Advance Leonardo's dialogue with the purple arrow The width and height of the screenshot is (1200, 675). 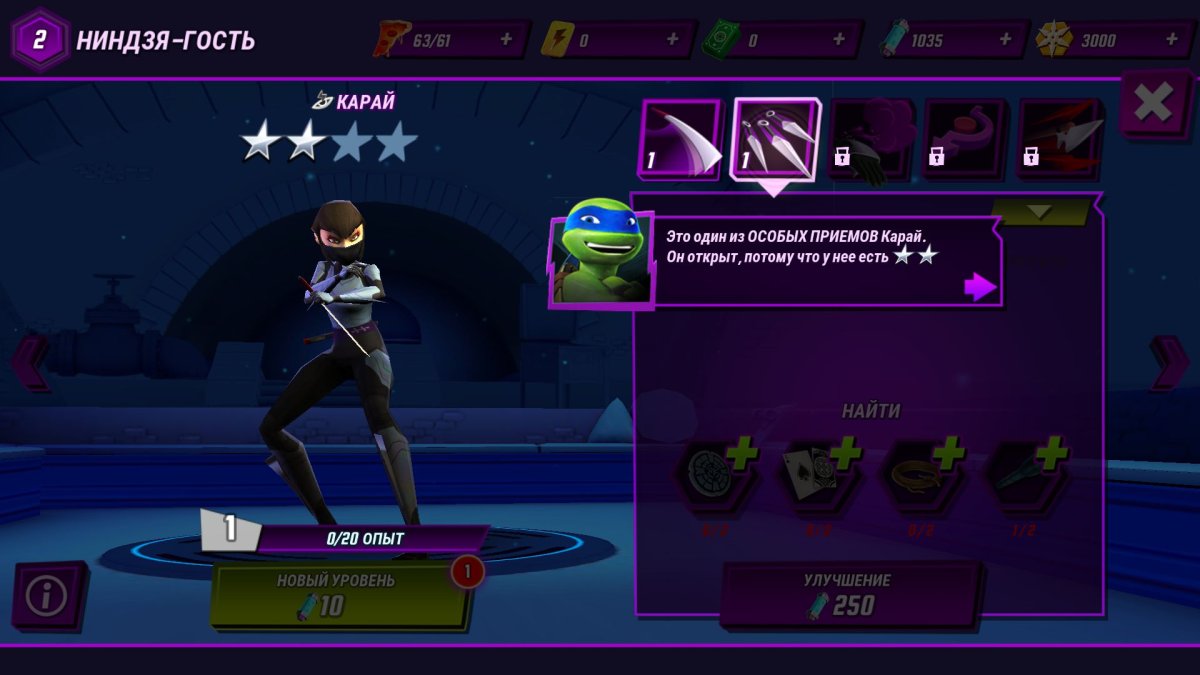(x=979, y=287)
